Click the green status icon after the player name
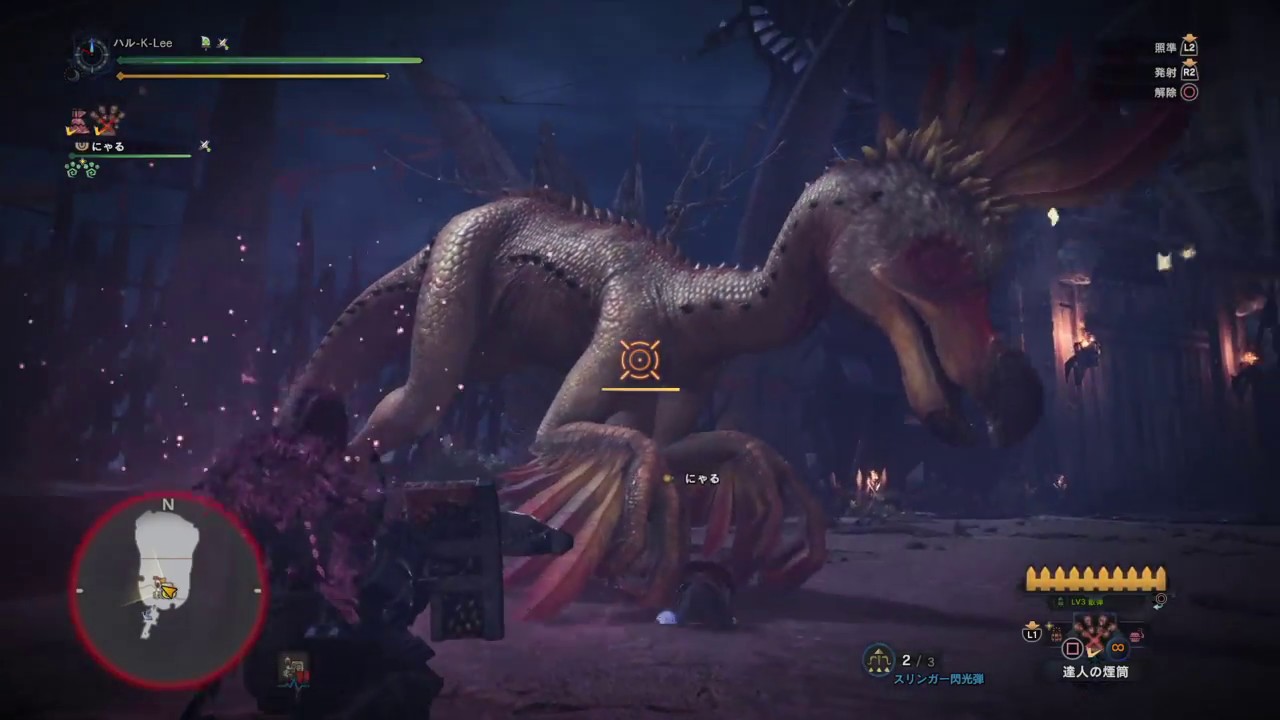This screenshot has width=1280, height=720. [205, 43]
